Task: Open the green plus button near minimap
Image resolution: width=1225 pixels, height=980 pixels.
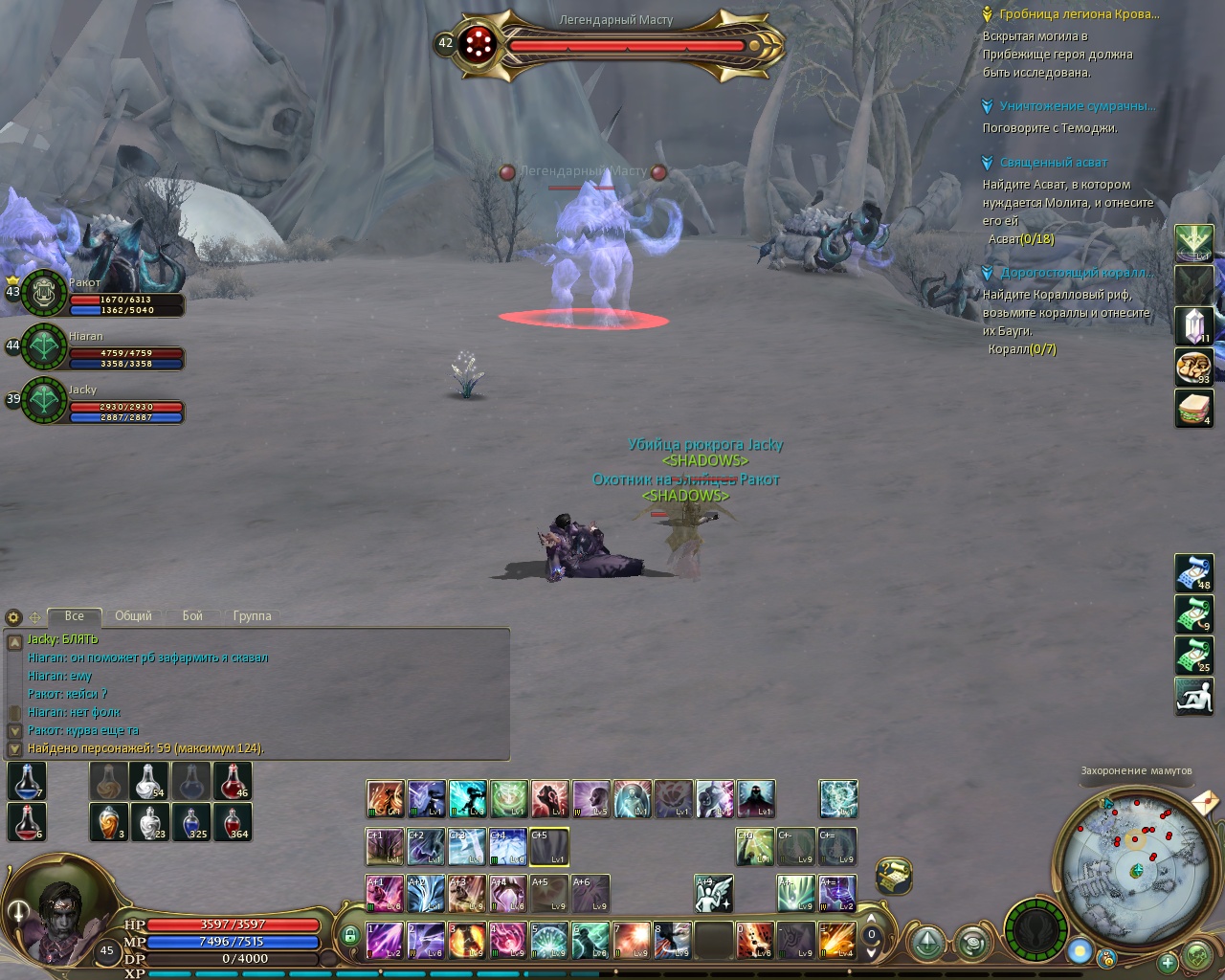Action: tap(1167, 962)
